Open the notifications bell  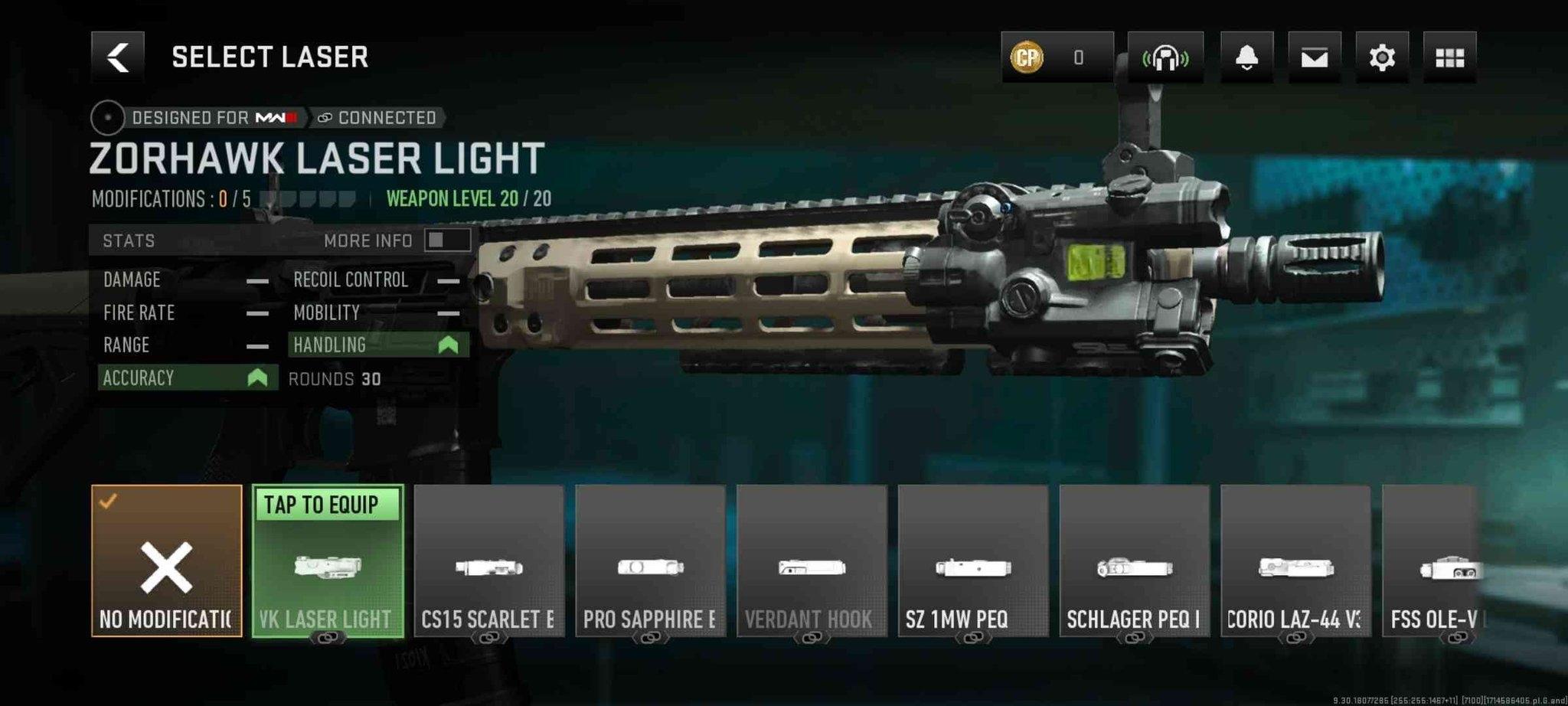point(1246,57)
